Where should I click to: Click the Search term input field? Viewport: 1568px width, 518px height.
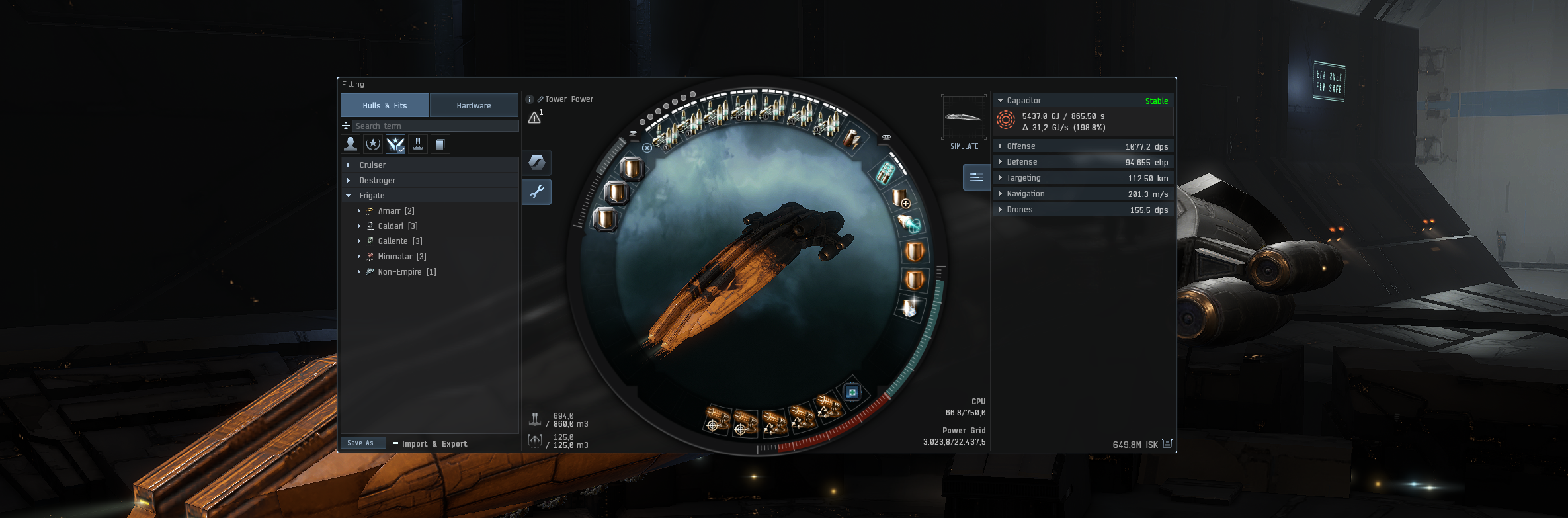(435, 126)
